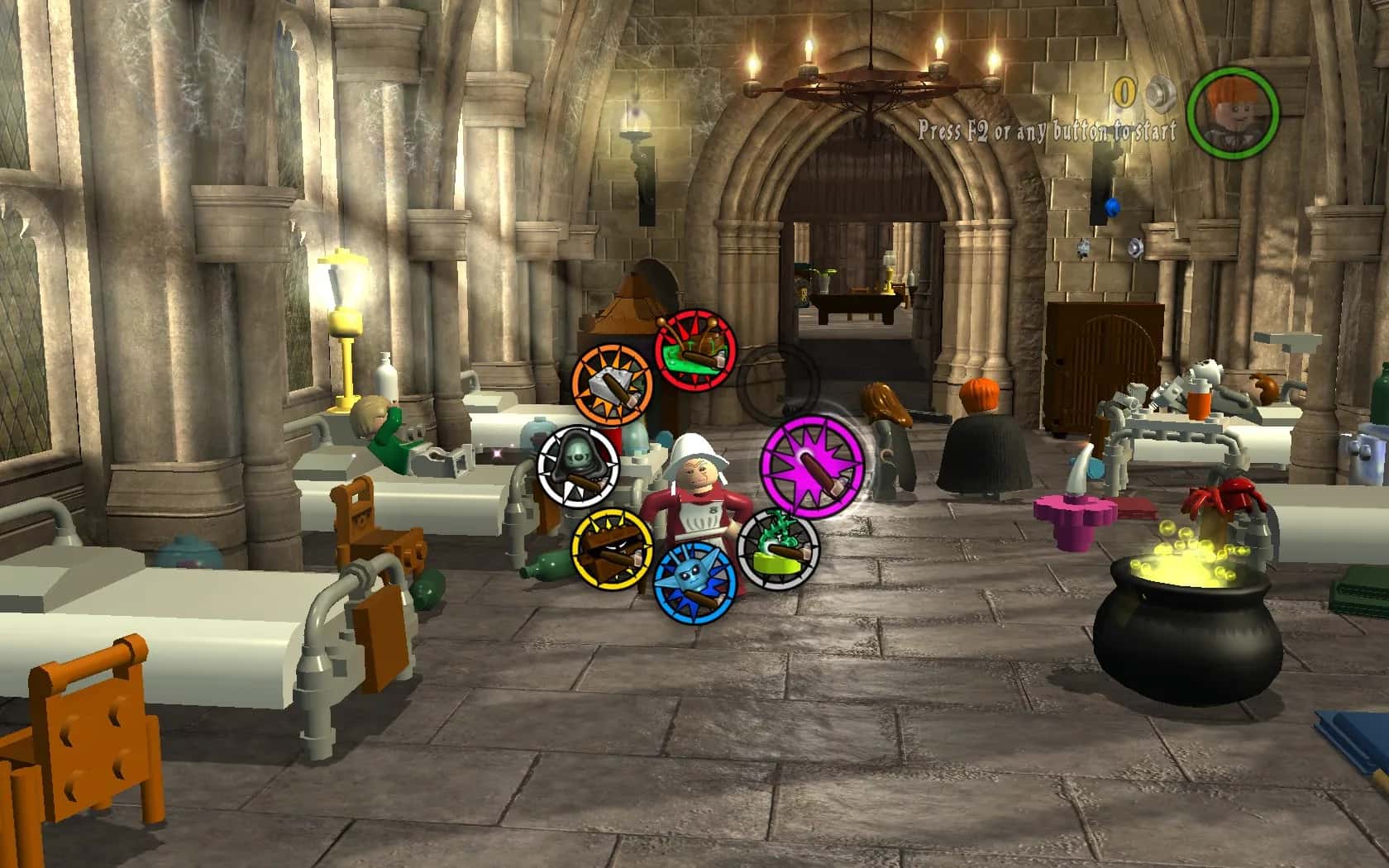
Task: Select the white Dementor spell icon
Action: tap(577, 466)
